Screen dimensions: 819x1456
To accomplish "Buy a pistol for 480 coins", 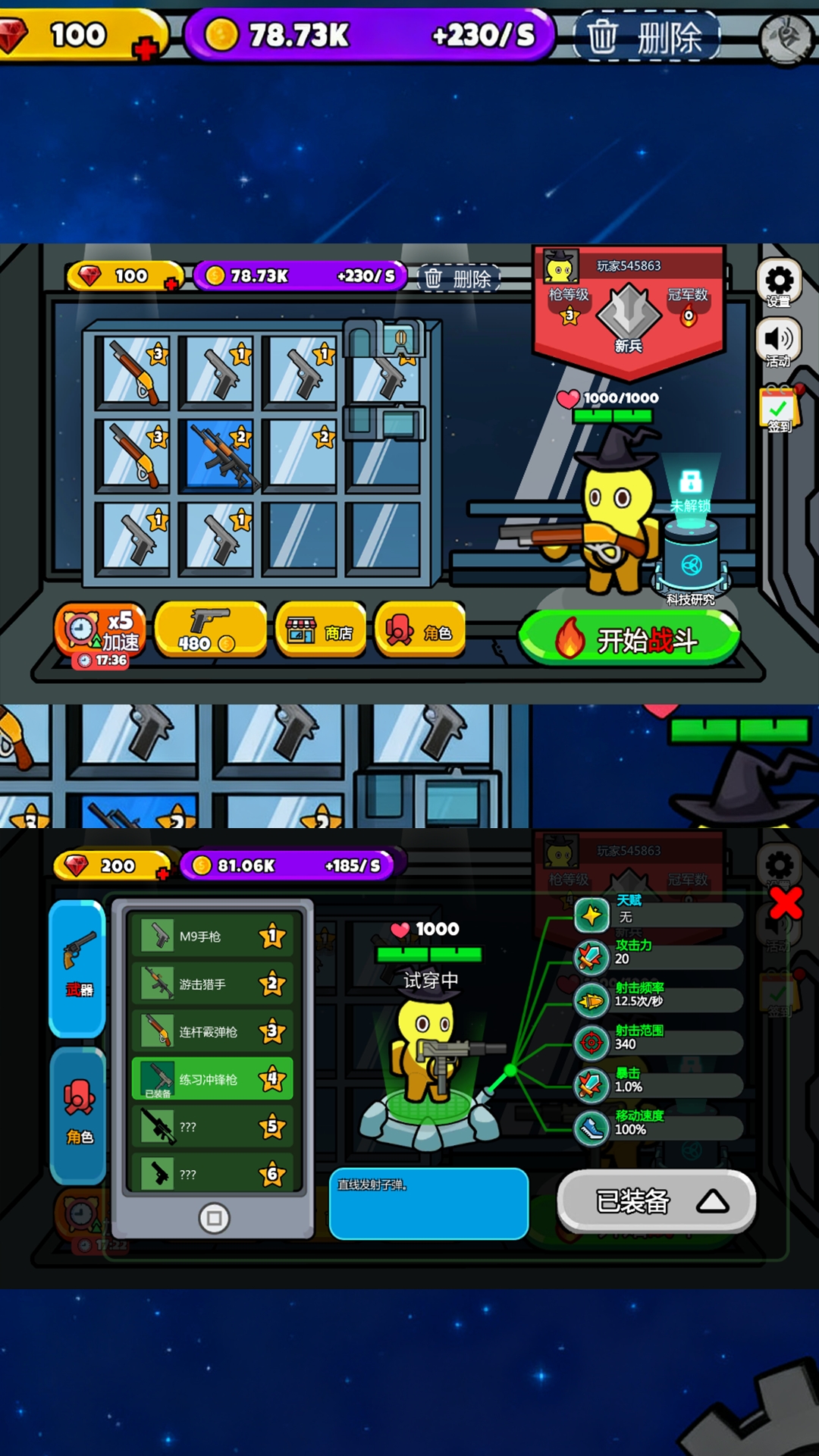I will 209,630.
